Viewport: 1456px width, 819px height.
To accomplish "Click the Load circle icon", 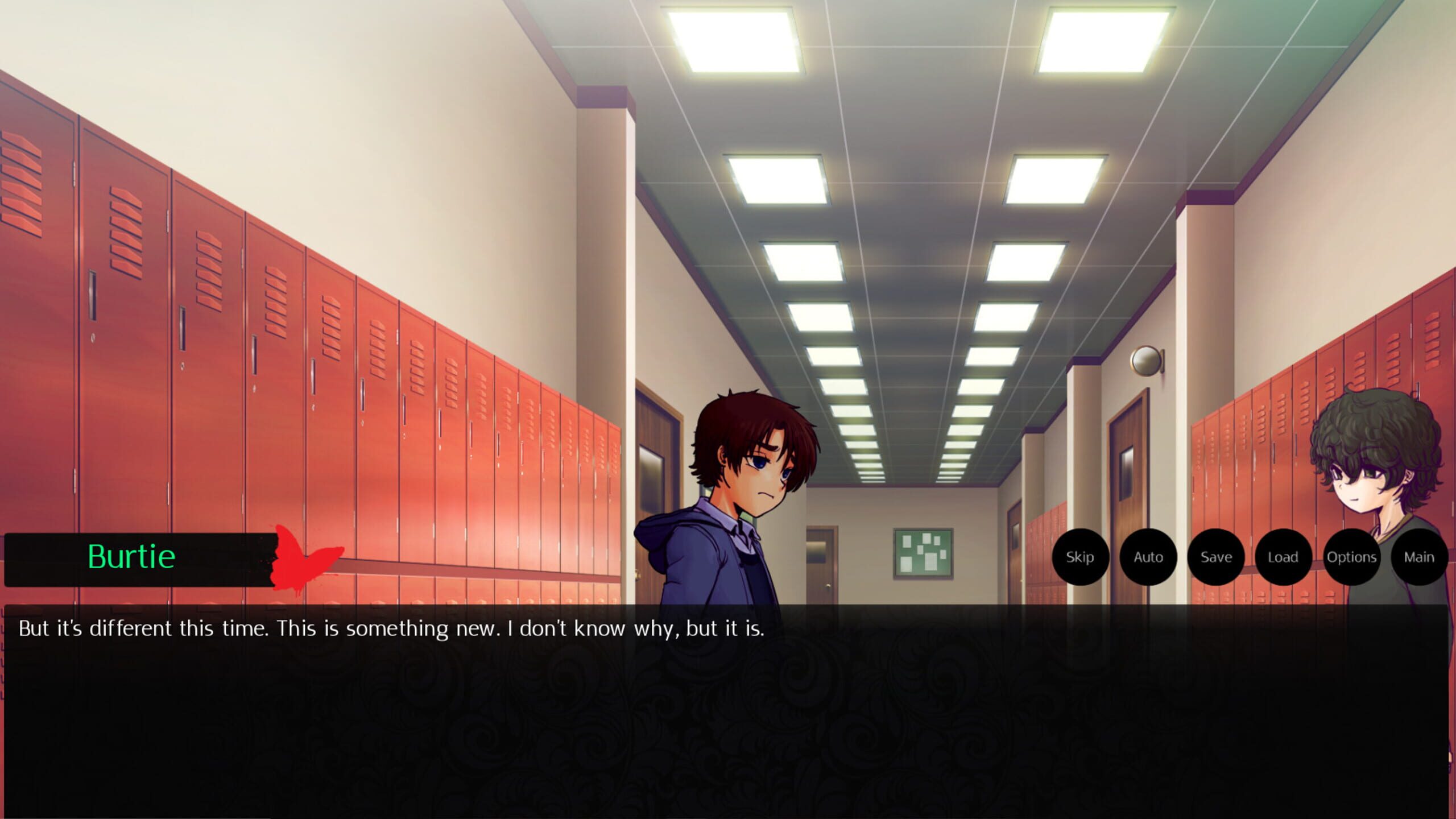I will pos(1284,557).
